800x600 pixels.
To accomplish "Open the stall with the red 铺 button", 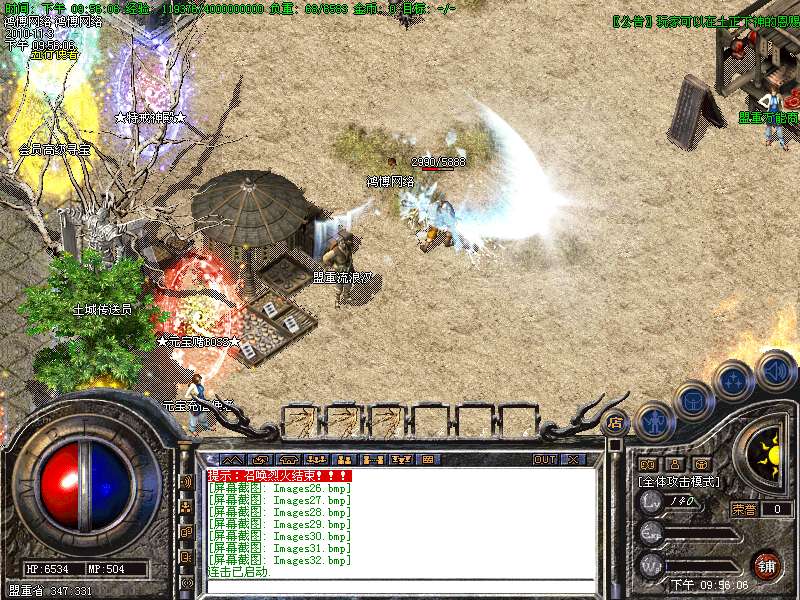I will tap(766, 565).
